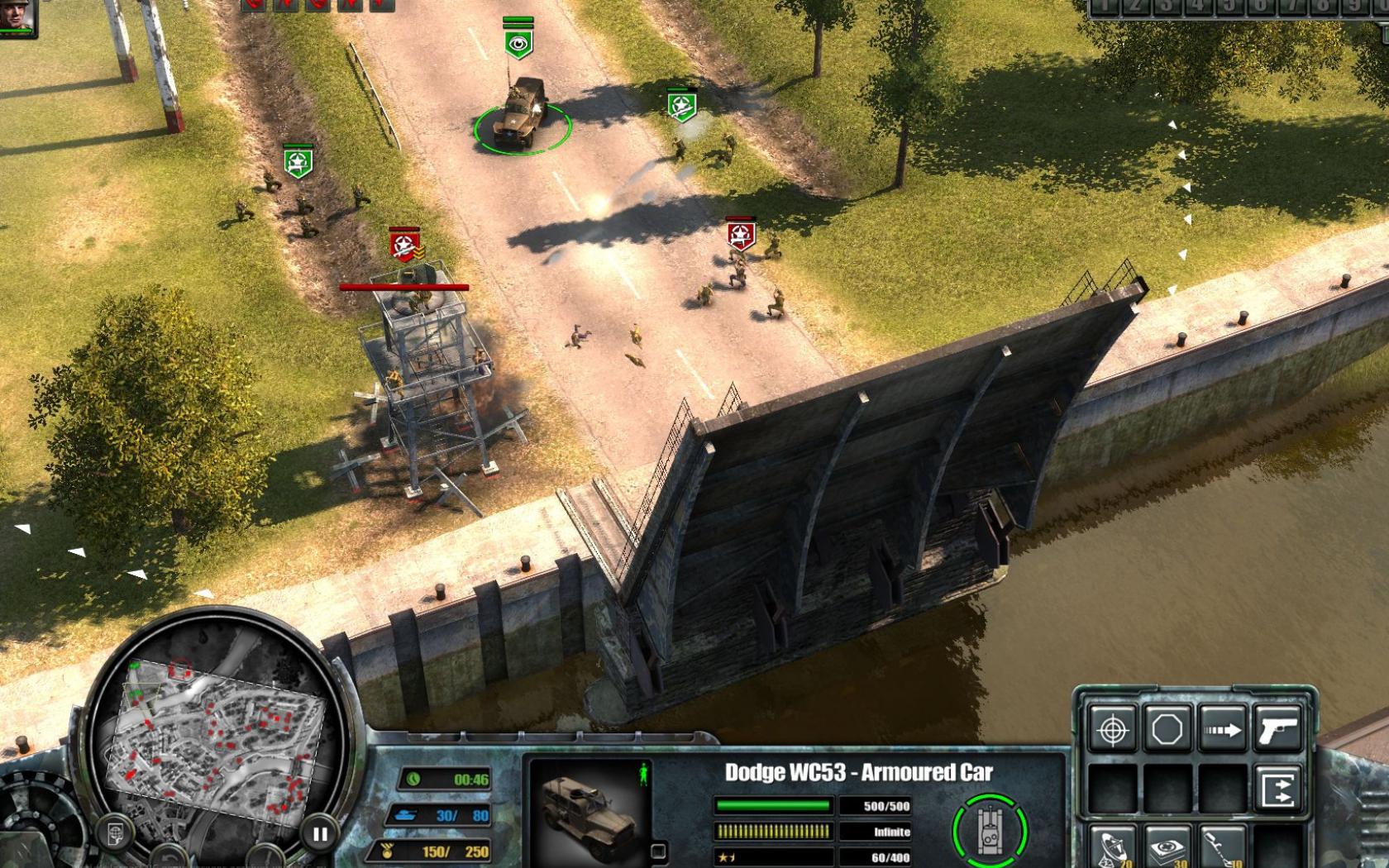
Task: Select the forced move arrow command
Action: click(1222, 729)
